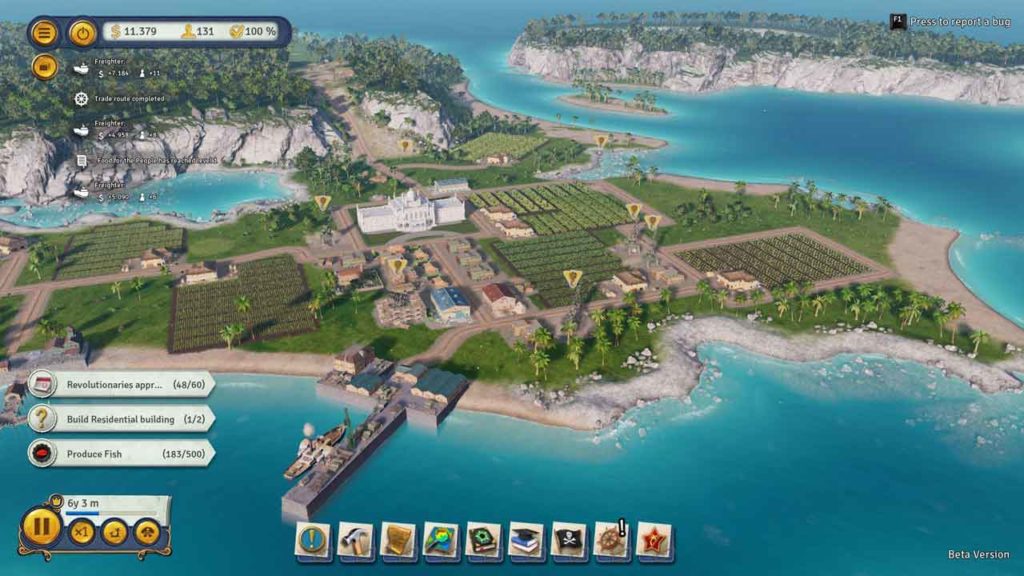Open the ship wheel trade menu

[x=611, y=540]
